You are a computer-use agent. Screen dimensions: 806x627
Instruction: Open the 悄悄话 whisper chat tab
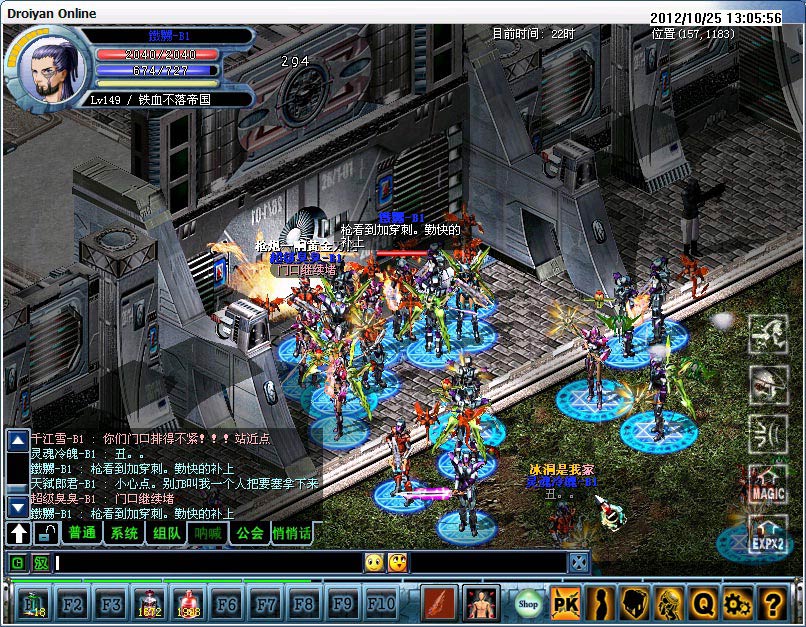click(291, 533)
